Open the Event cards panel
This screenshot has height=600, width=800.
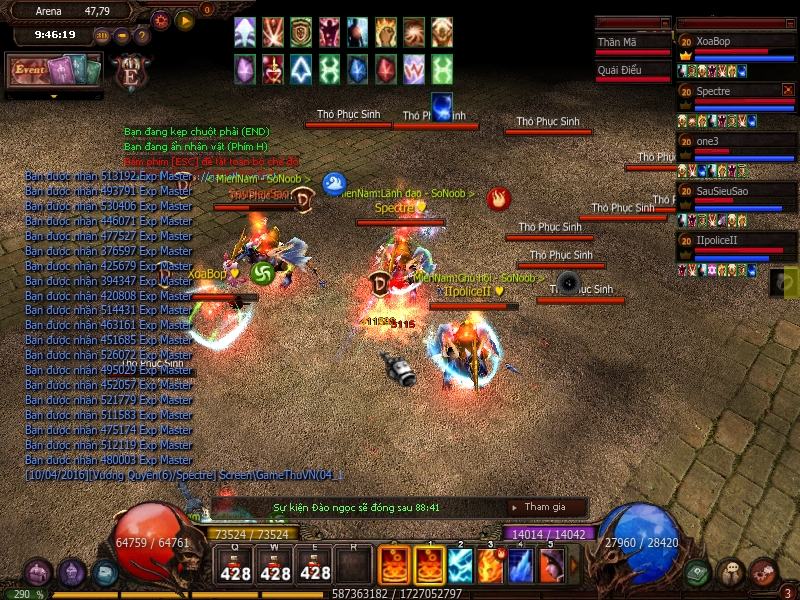(55, 70)
